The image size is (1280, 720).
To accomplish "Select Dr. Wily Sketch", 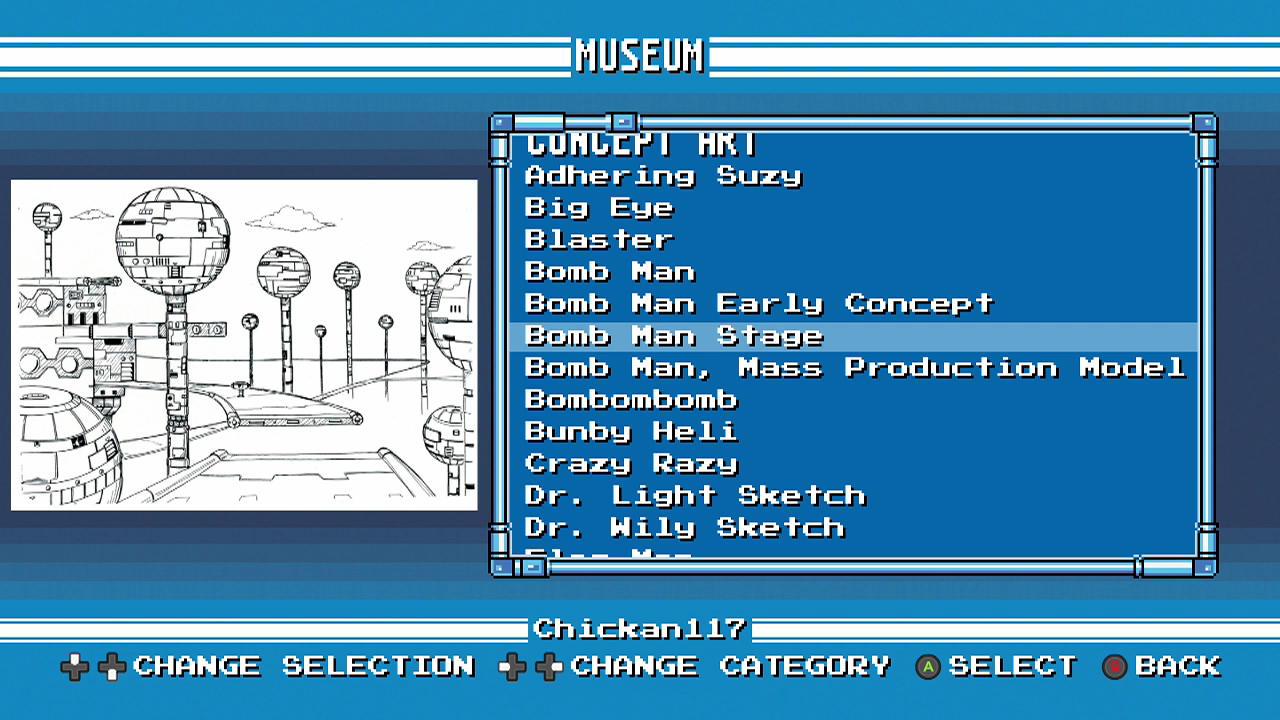I will (x=684, y=528).
